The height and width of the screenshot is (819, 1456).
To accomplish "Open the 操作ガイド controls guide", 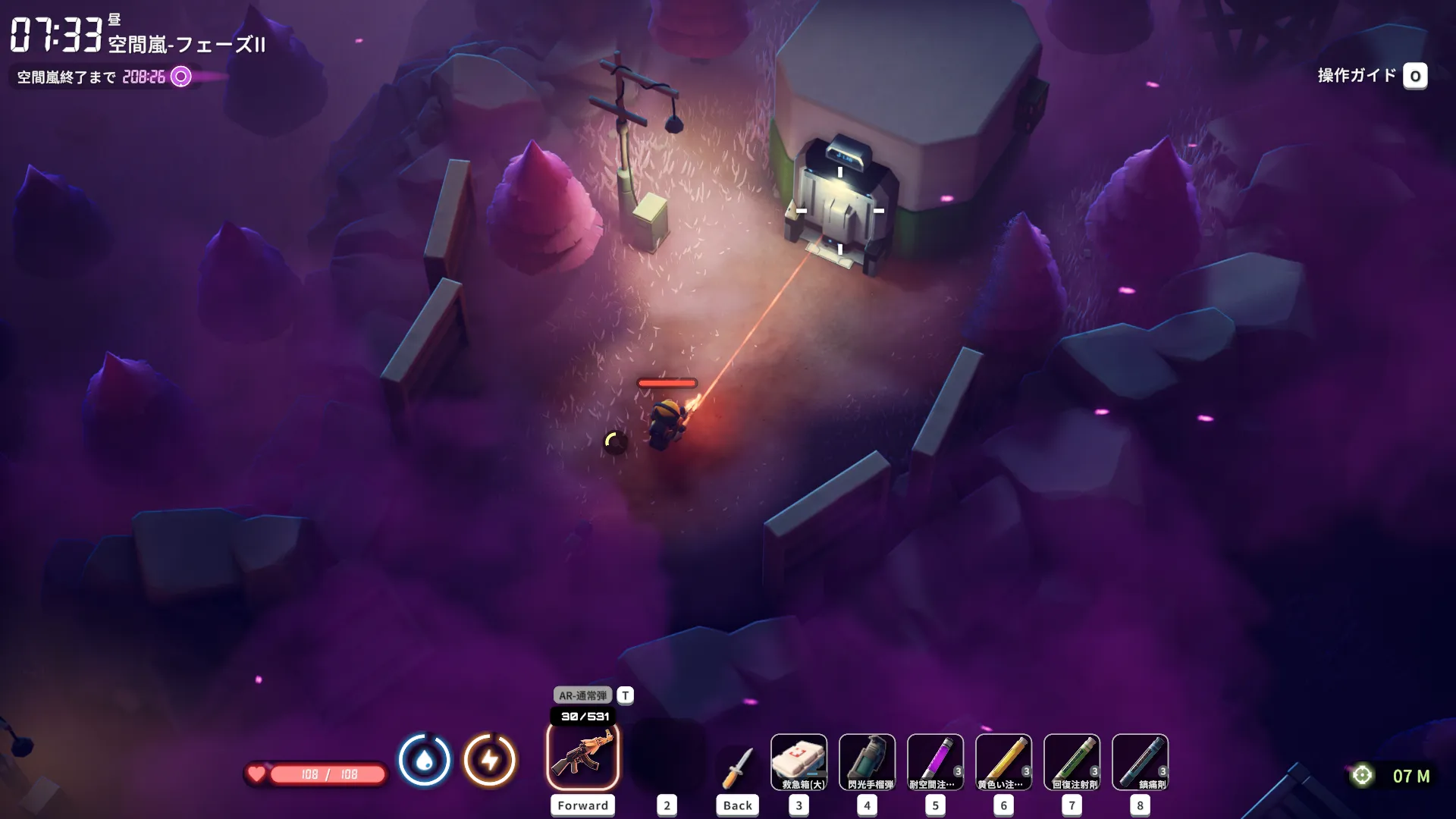I will [1371, 76].
